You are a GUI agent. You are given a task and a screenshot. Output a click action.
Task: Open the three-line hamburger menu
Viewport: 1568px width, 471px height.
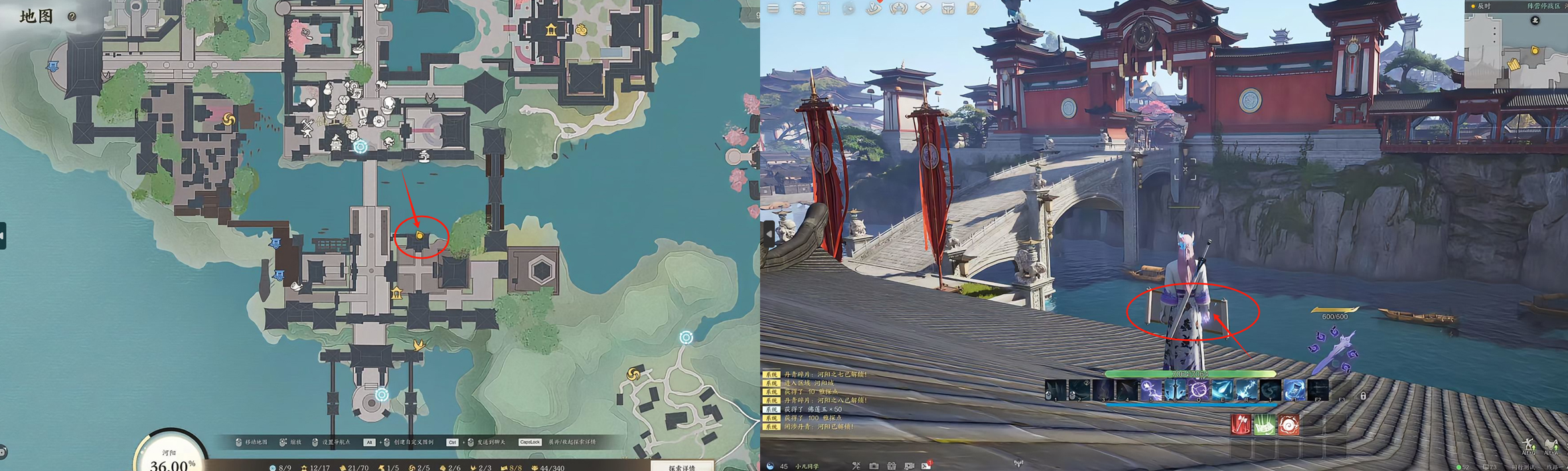(x=773, y=9)
